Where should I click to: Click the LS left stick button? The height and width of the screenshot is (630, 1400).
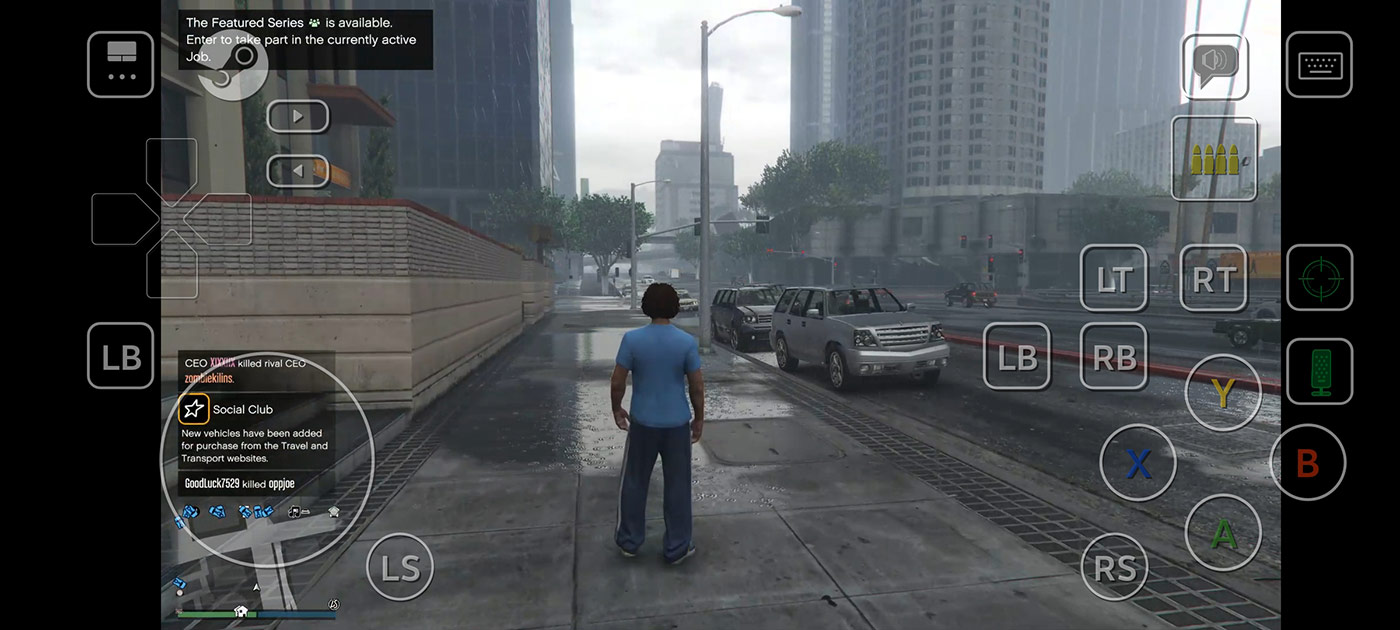point(400,567)
